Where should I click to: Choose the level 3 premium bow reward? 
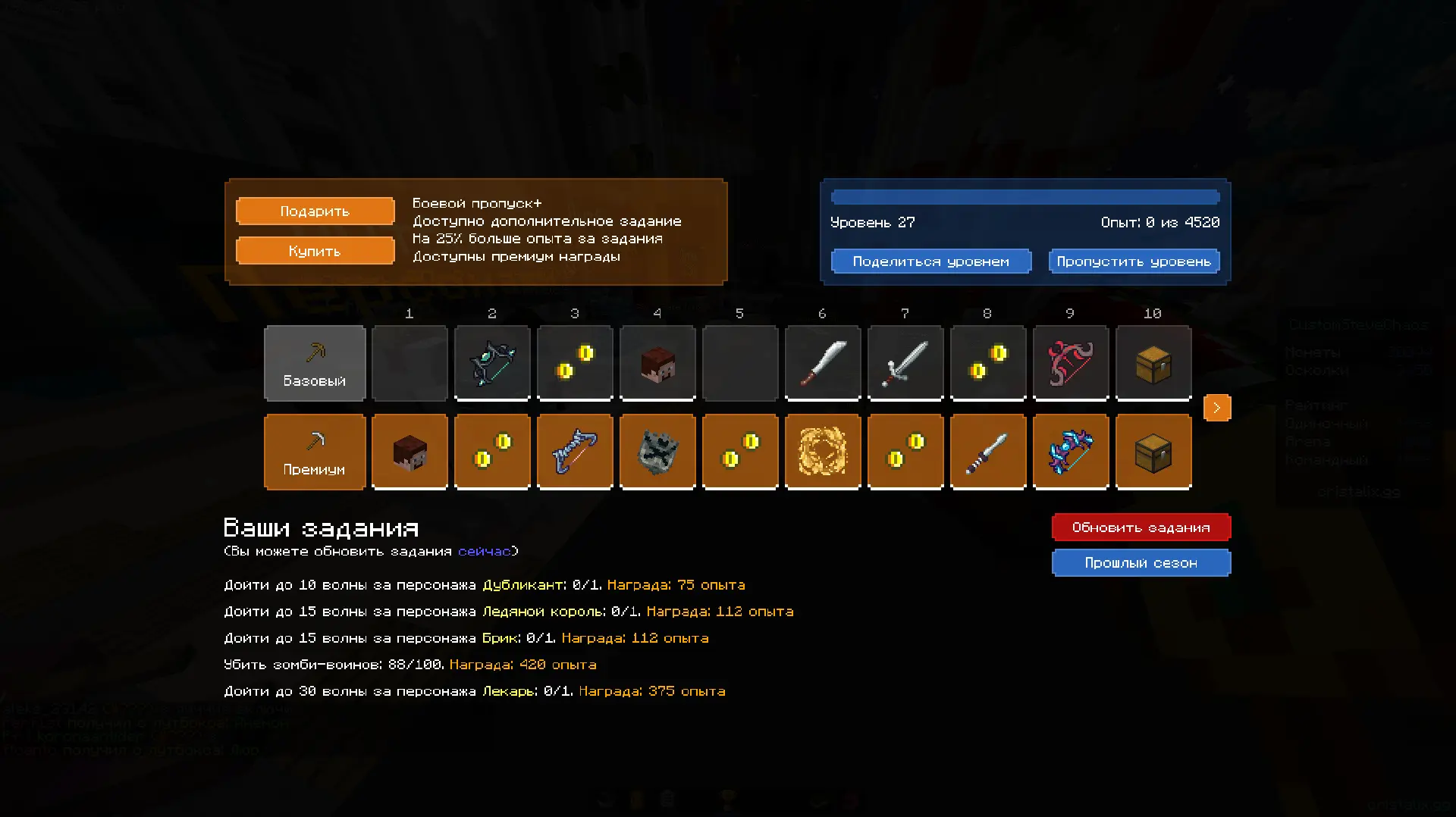point(575,452)
